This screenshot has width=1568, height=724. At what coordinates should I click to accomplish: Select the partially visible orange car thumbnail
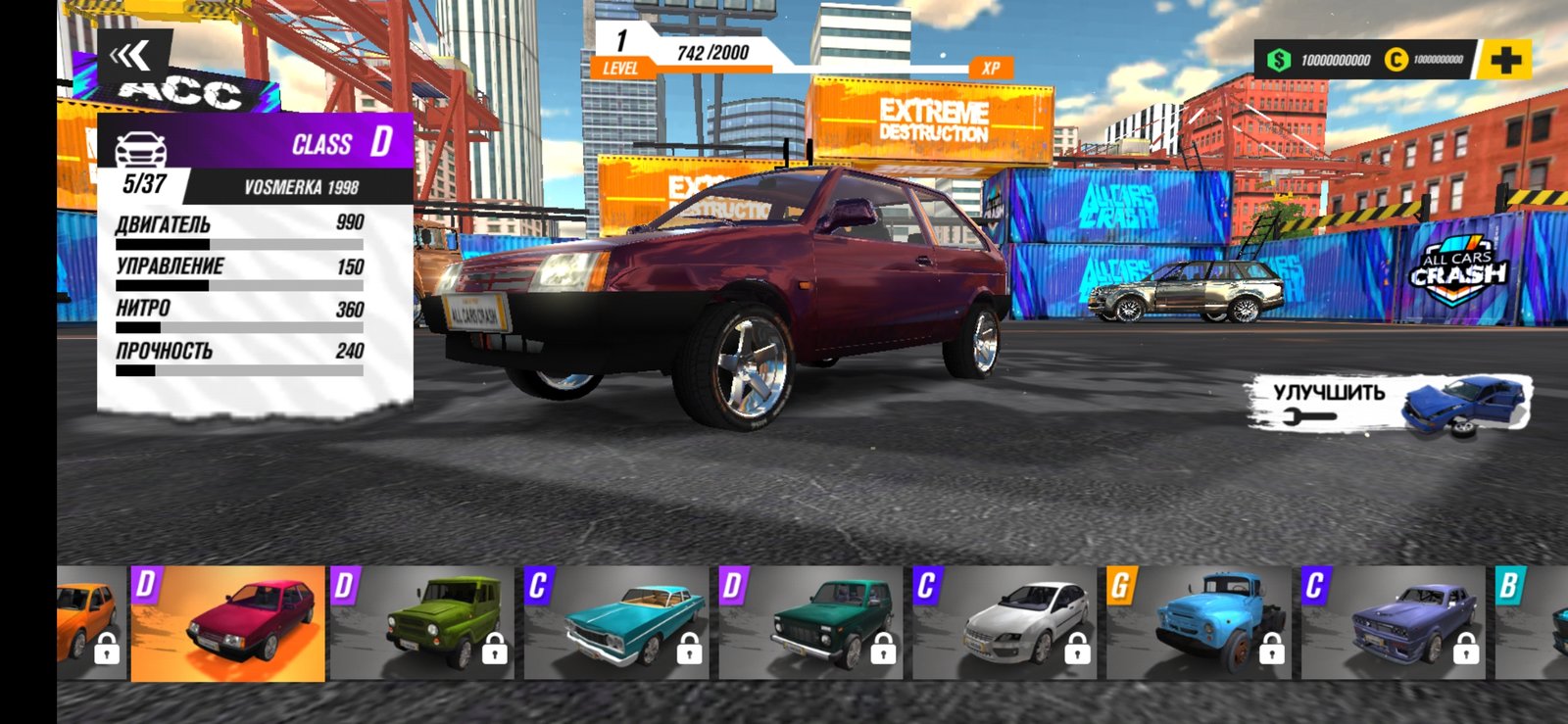90,623
